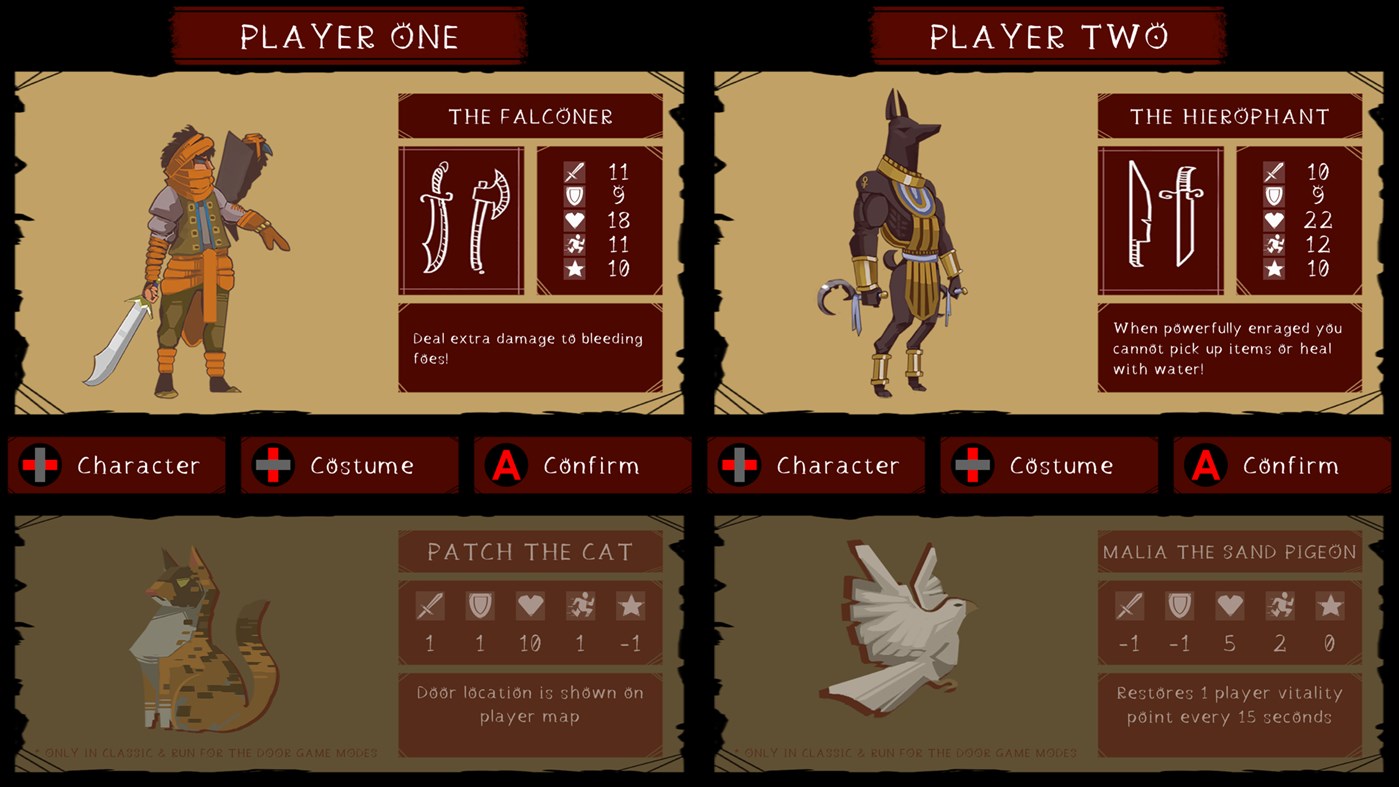Screen dimensions: 1399x787
Task: Toggle Player One's Costume option
Action: point(350,465)
